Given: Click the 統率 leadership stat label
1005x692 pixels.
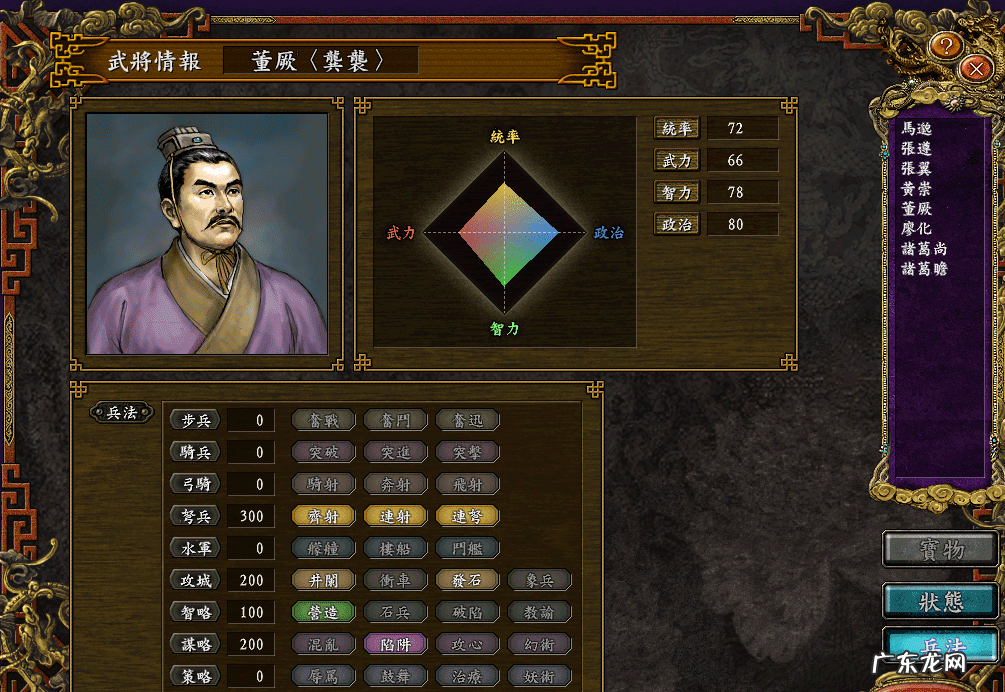Looking at the screenshot, I should [677, 129].
